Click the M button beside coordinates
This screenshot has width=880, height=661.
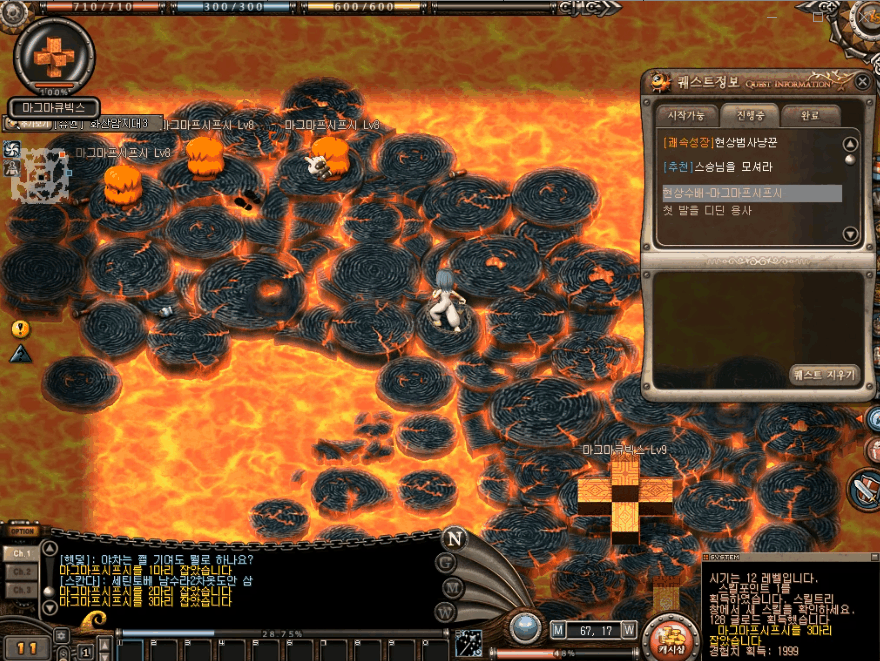(558, 630)
